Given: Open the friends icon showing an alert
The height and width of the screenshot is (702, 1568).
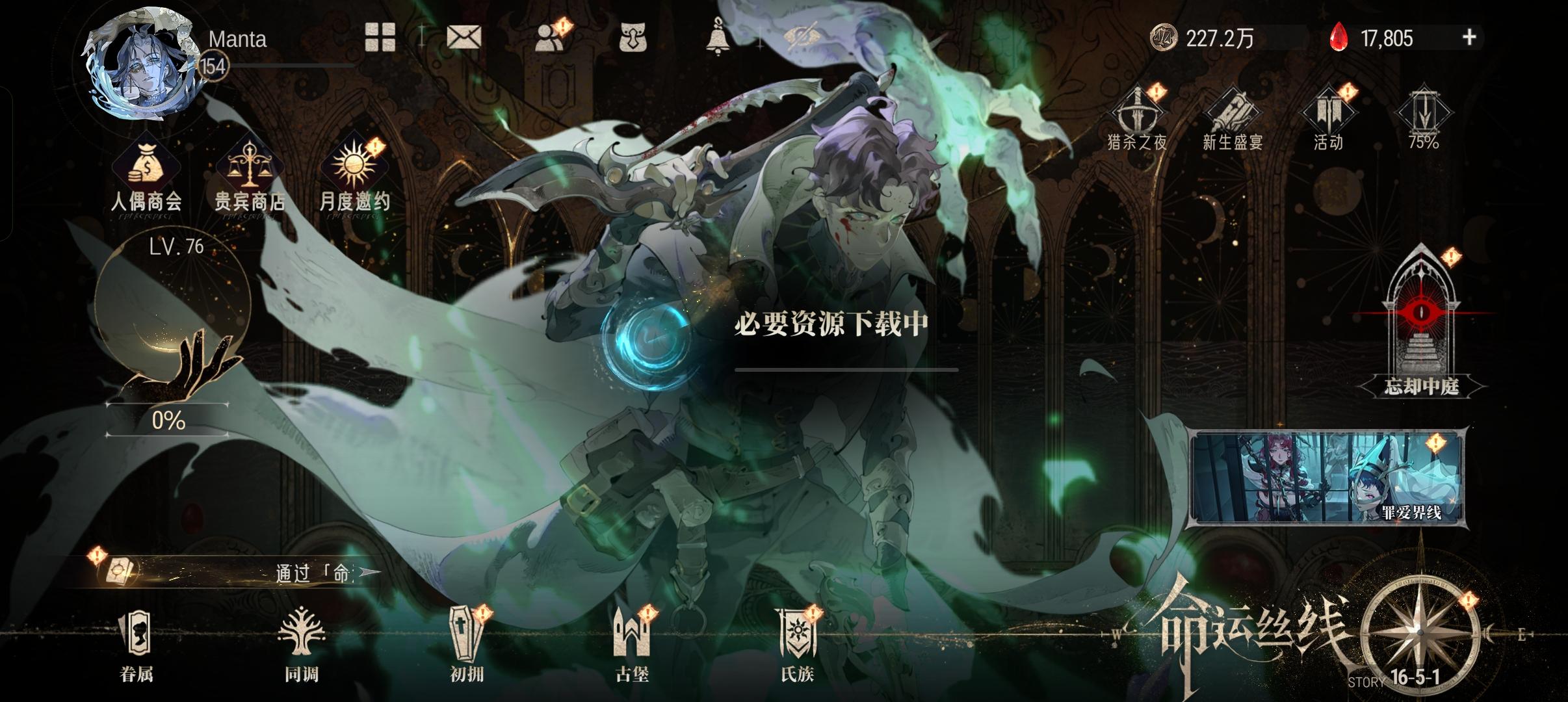Looking at the screenshot, I should pos(549,38).
